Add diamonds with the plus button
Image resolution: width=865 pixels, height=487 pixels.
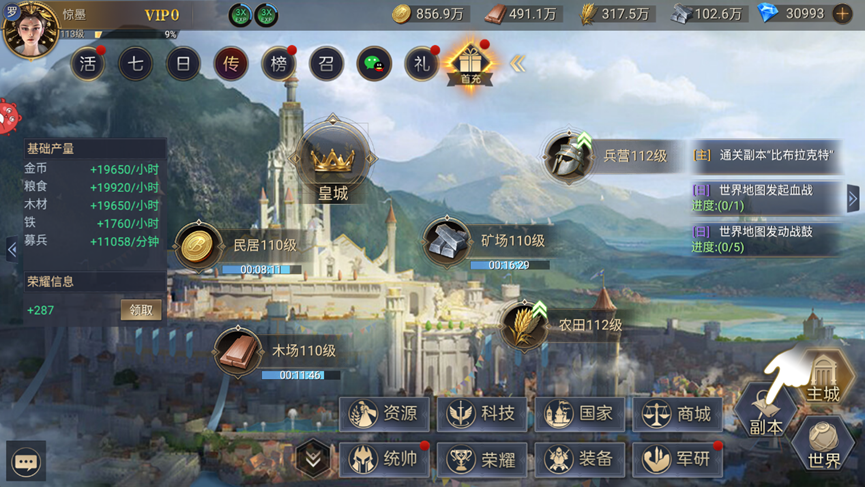tap(843, 14)
